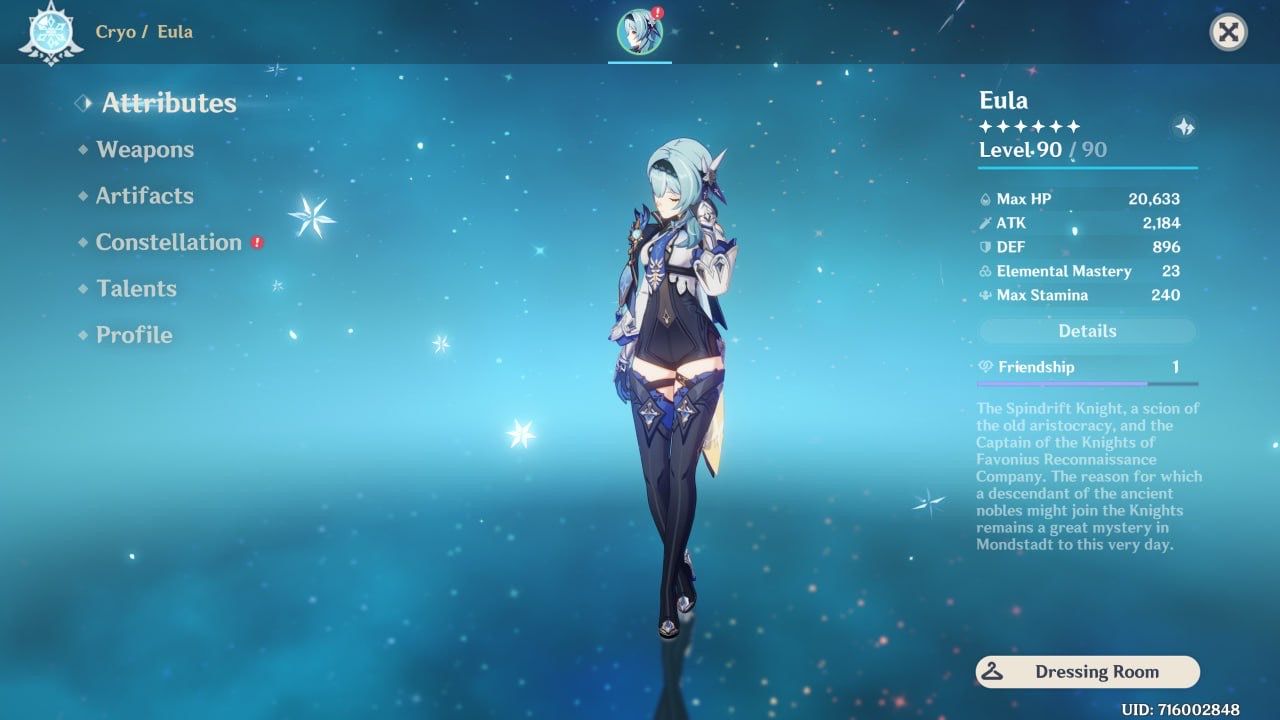Open the Talents section
This screenshot has width=1280, height=720.
click(x=135, y=288)
